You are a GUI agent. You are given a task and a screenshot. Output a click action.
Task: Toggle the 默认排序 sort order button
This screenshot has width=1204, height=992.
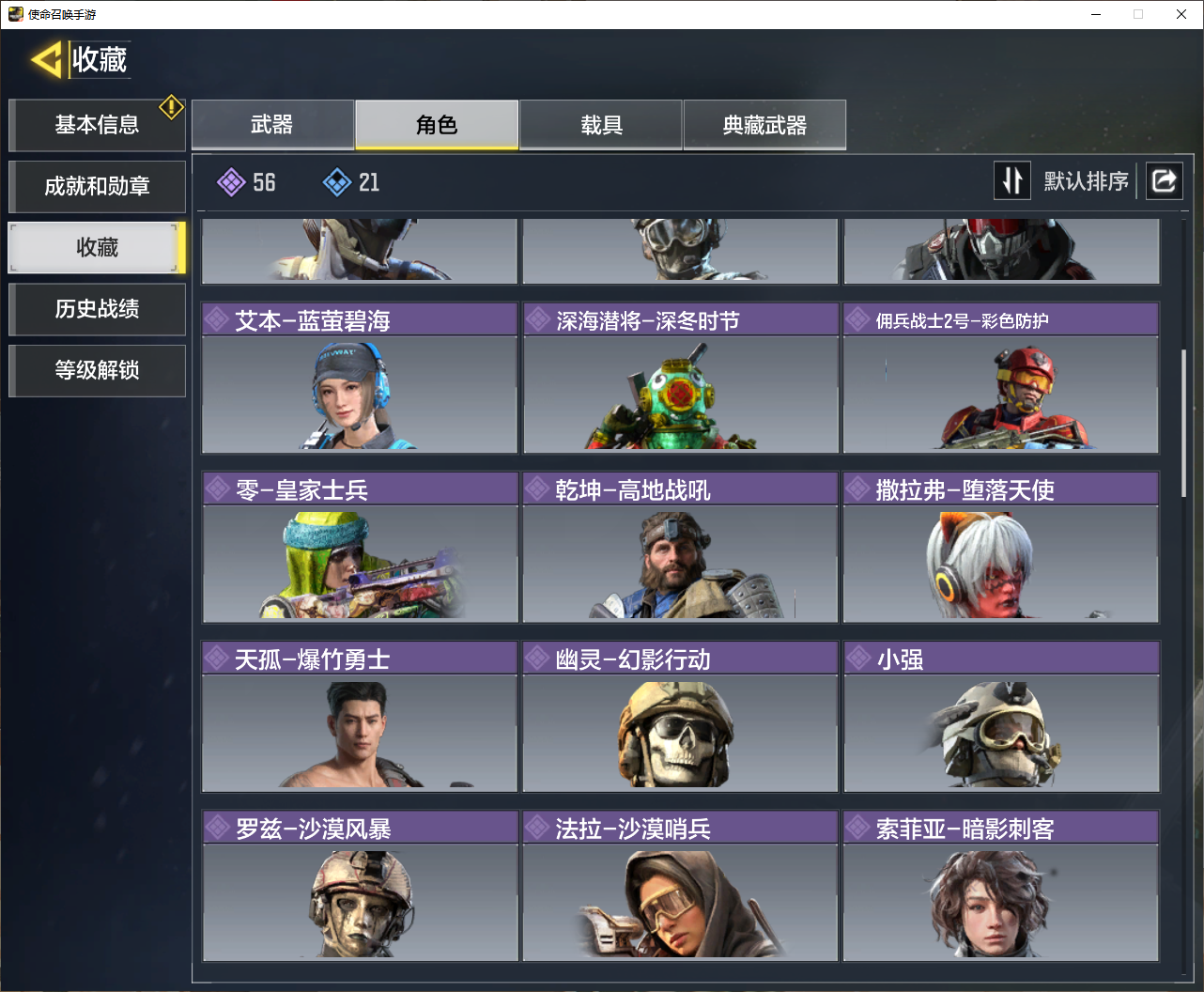point(1012,180)
